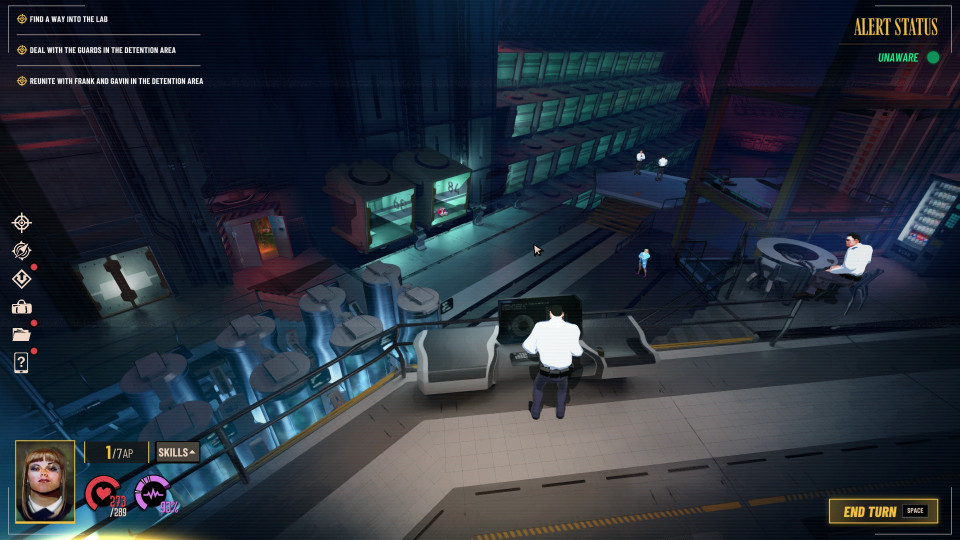
Task: Select the 'Deal with the guards' objective
Action: point(111,49)
